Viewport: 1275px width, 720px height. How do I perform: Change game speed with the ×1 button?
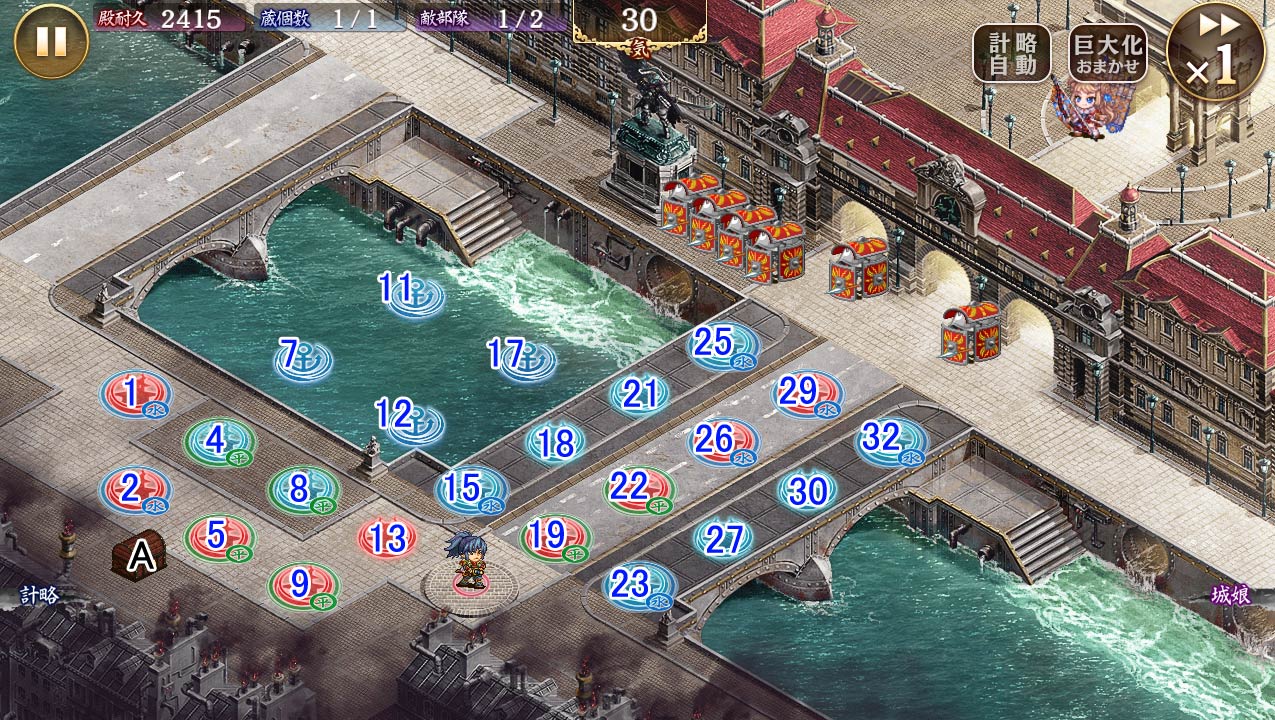pyautogui.click(x=1215, y=52)
